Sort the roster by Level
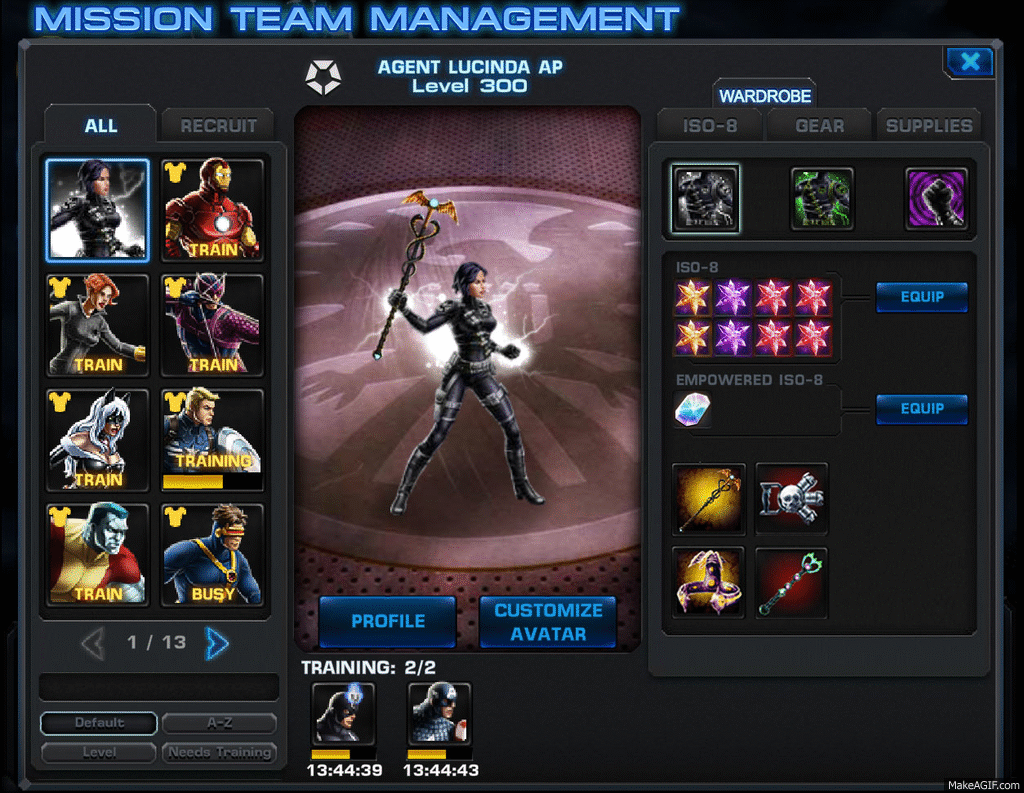 click(98, 752)
